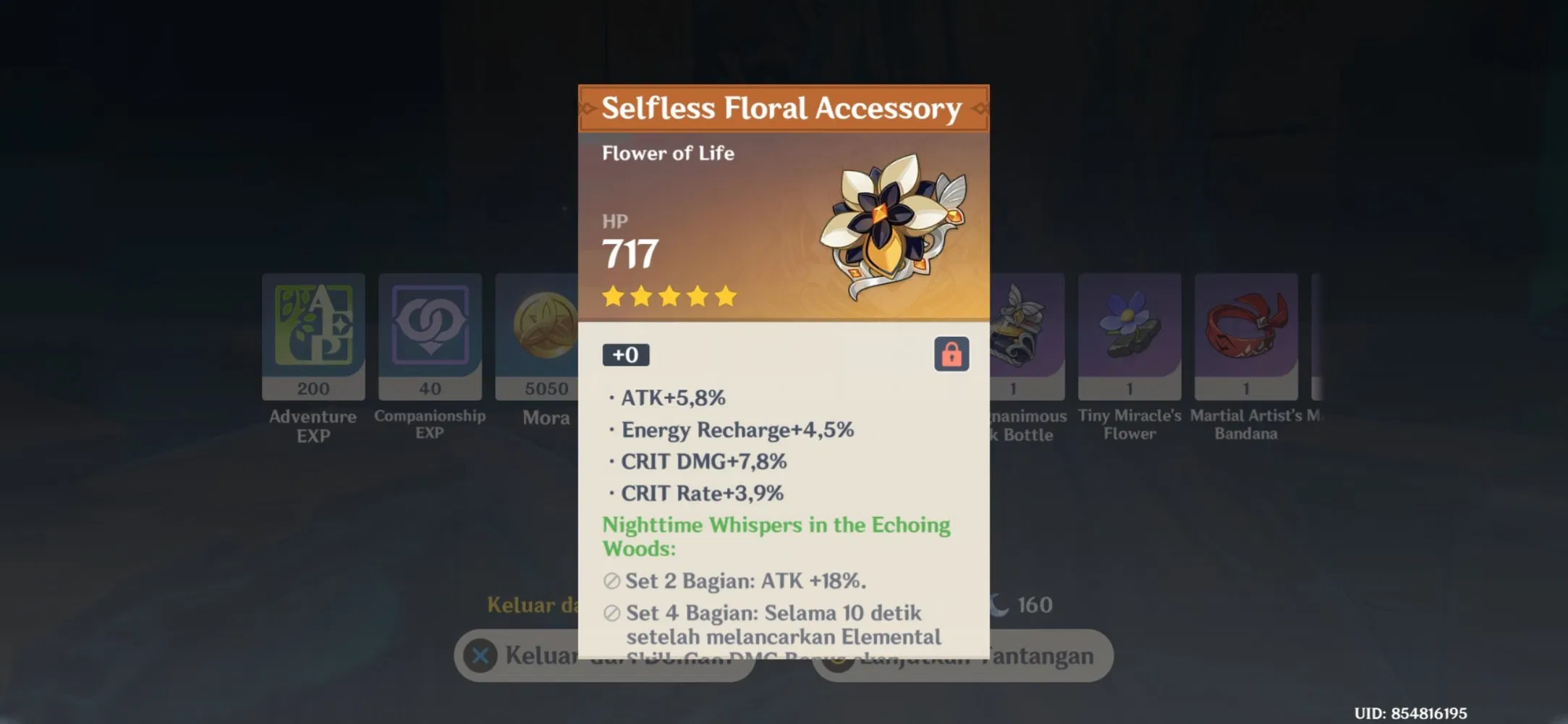Click the +0 enhancement level badge
The image size is (1568, 724).
627,354
